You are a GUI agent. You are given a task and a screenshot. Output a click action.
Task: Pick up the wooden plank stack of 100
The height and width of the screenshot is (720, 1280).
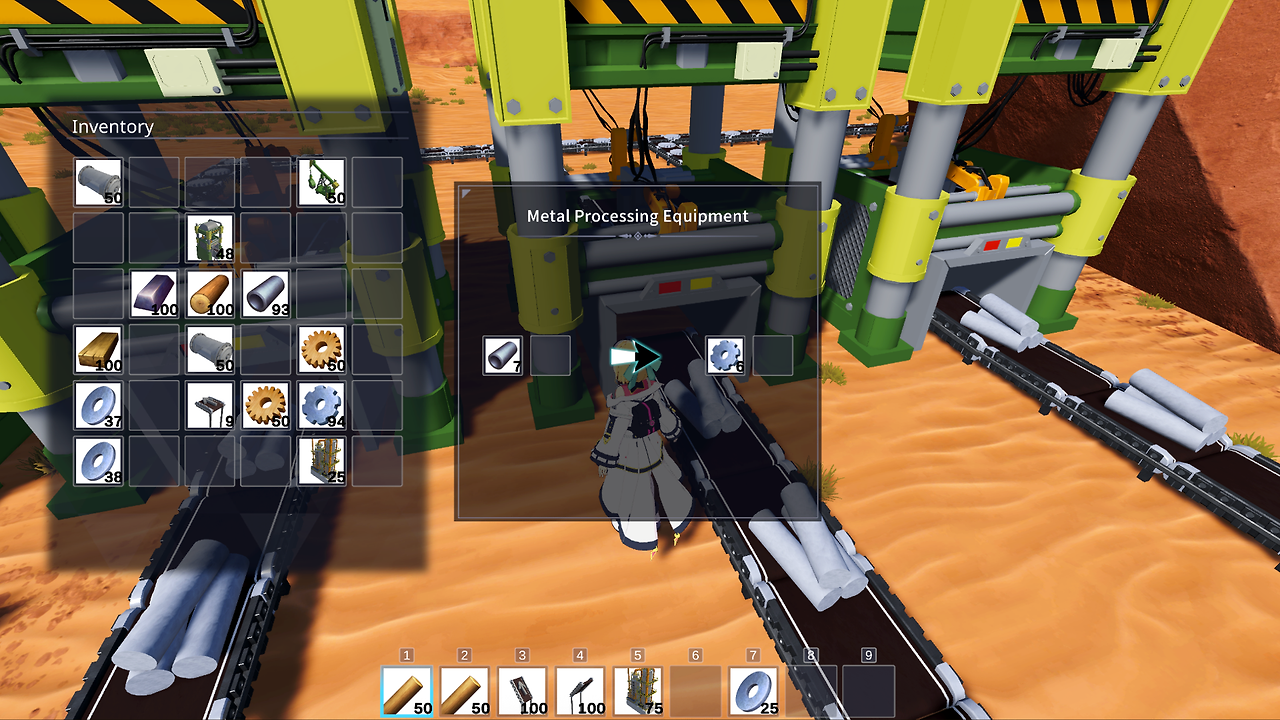[98, 350]
